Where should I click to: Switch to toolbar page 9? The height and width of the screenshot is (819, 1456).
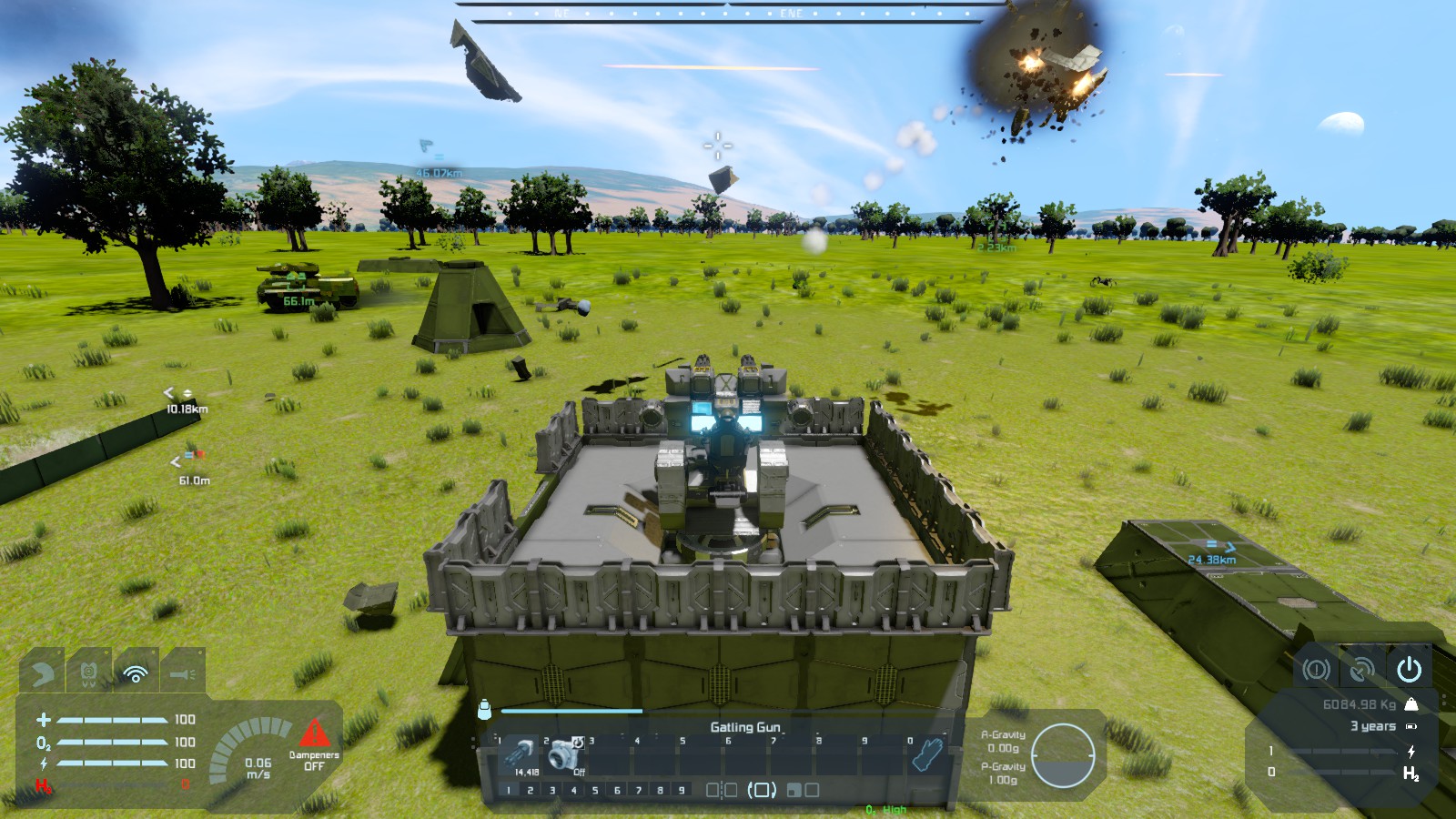coord(682,790)
